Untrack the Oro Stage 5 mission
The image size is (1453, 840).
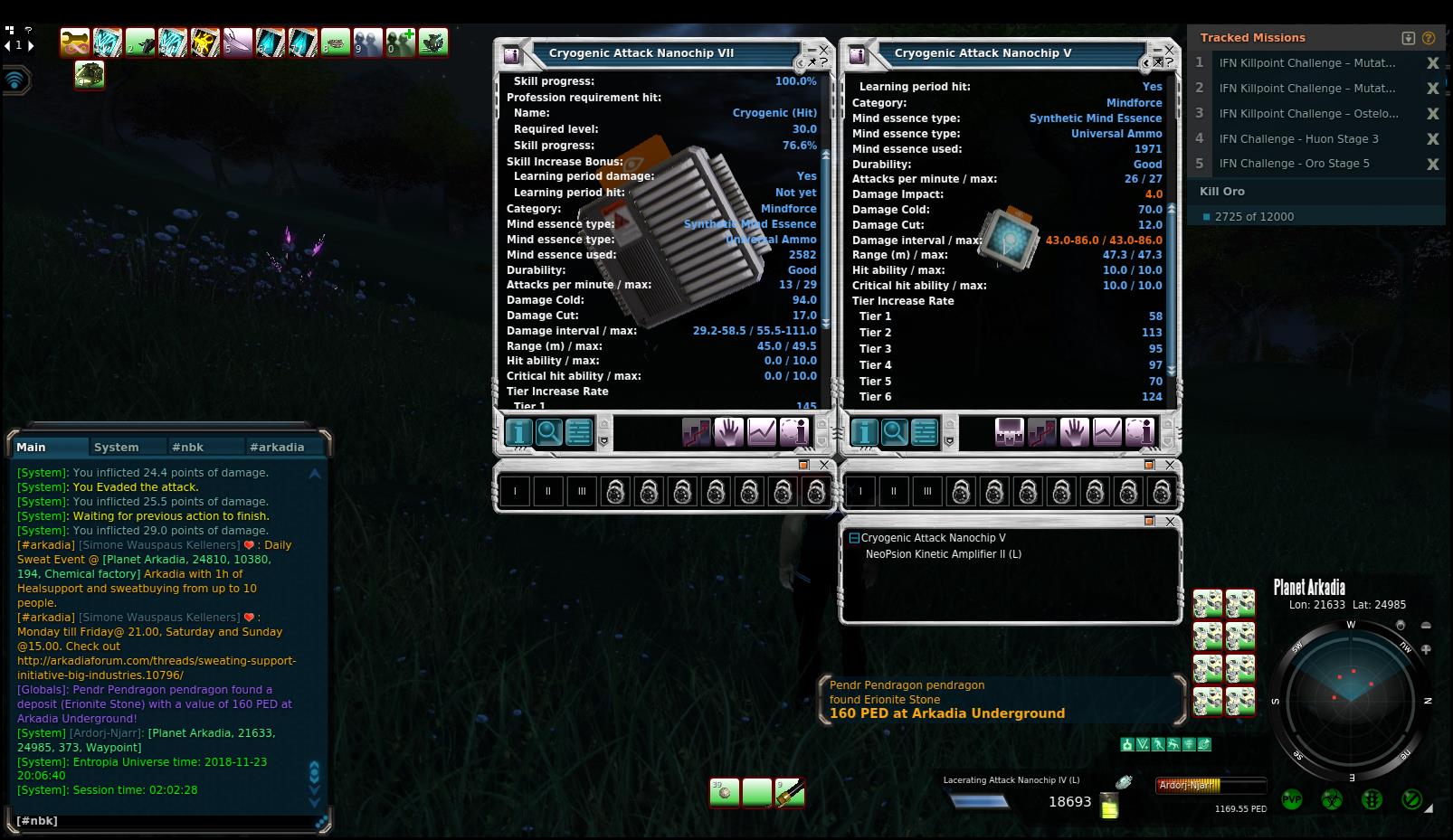pos(1432,164)
